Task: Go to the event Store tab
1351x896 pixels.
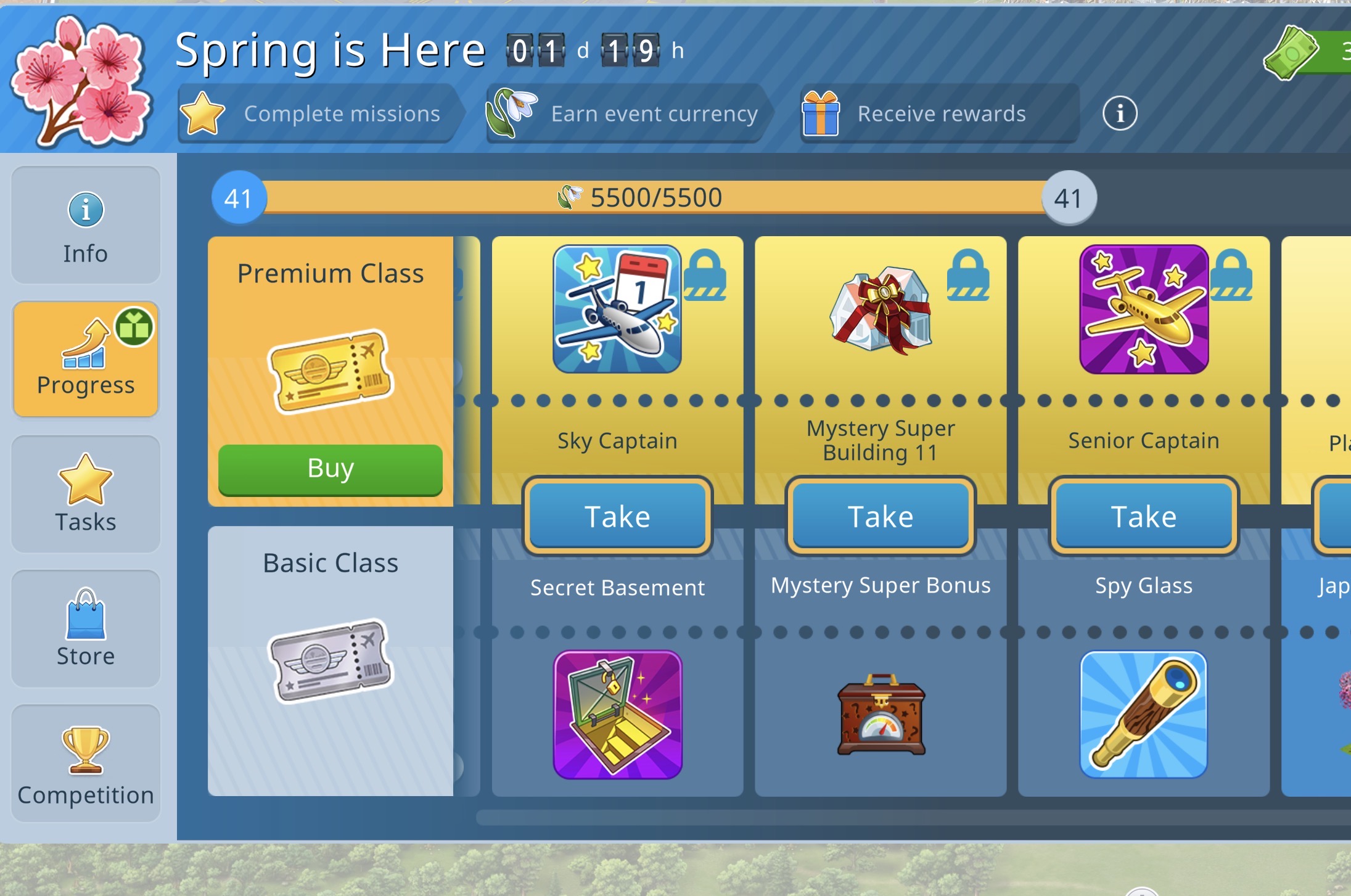Action: [86, 628]
